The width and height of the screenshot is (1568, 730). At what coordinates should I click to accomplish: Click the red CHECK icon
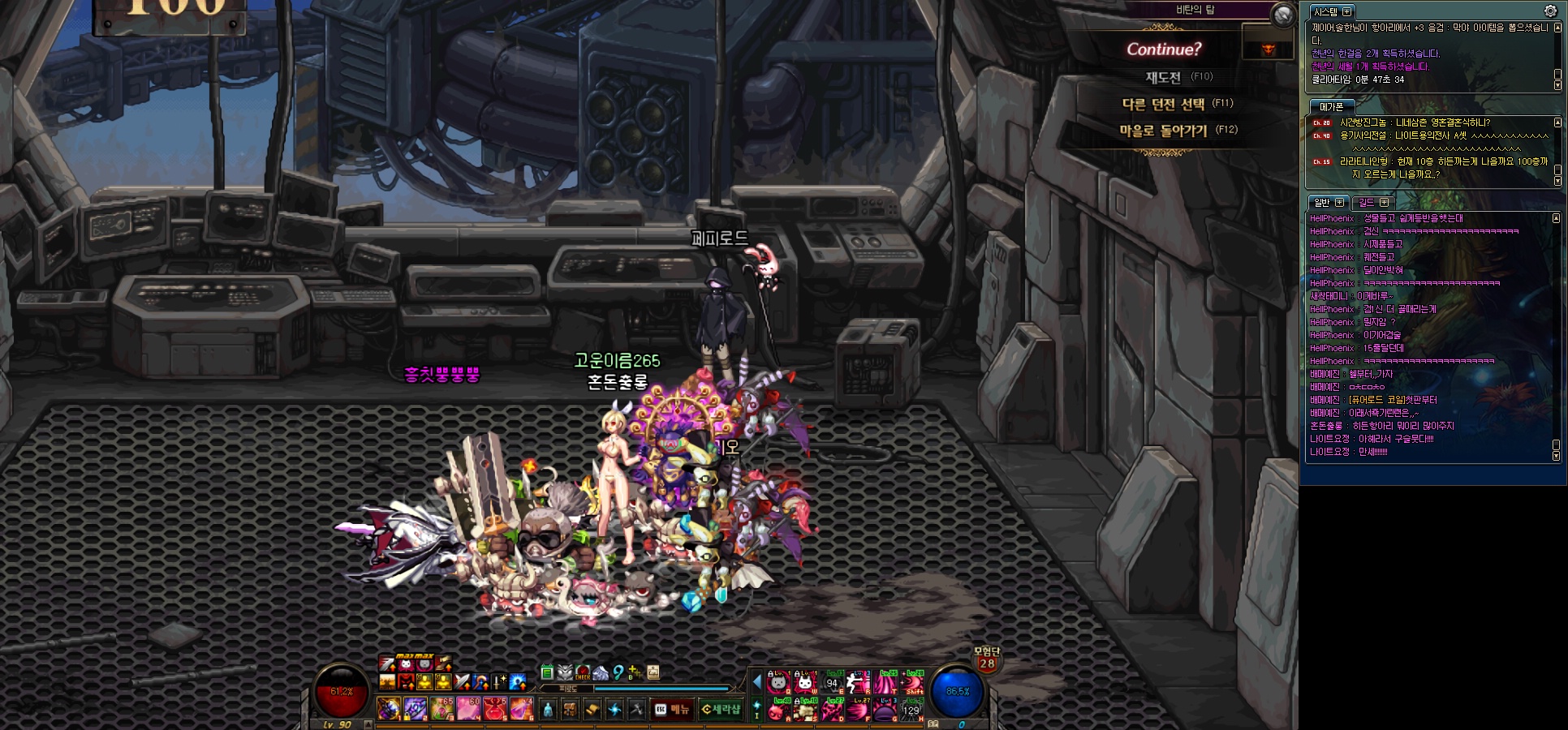pyautogui.click(x=583, y=672)
